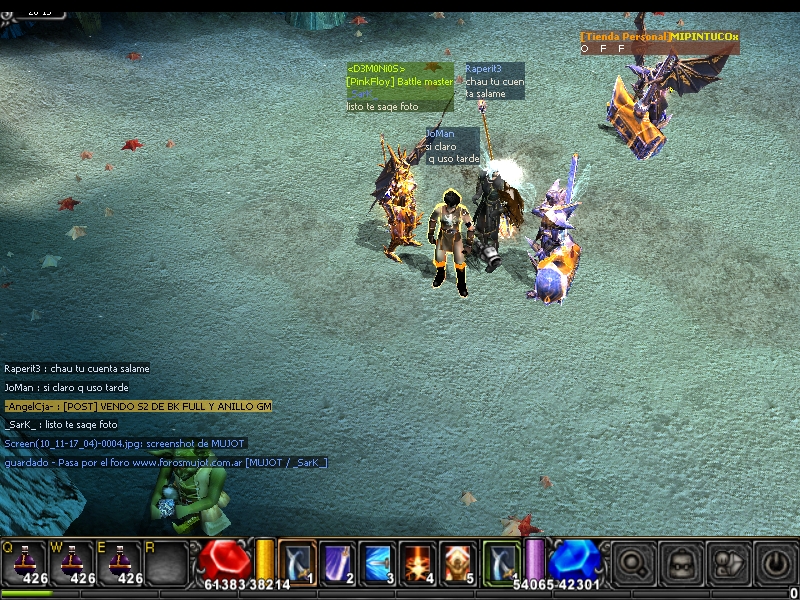Activate the glowing warrior skill in slot 5
The height and width of the screenshot is (600, 800).
click(x=457, y=563)
